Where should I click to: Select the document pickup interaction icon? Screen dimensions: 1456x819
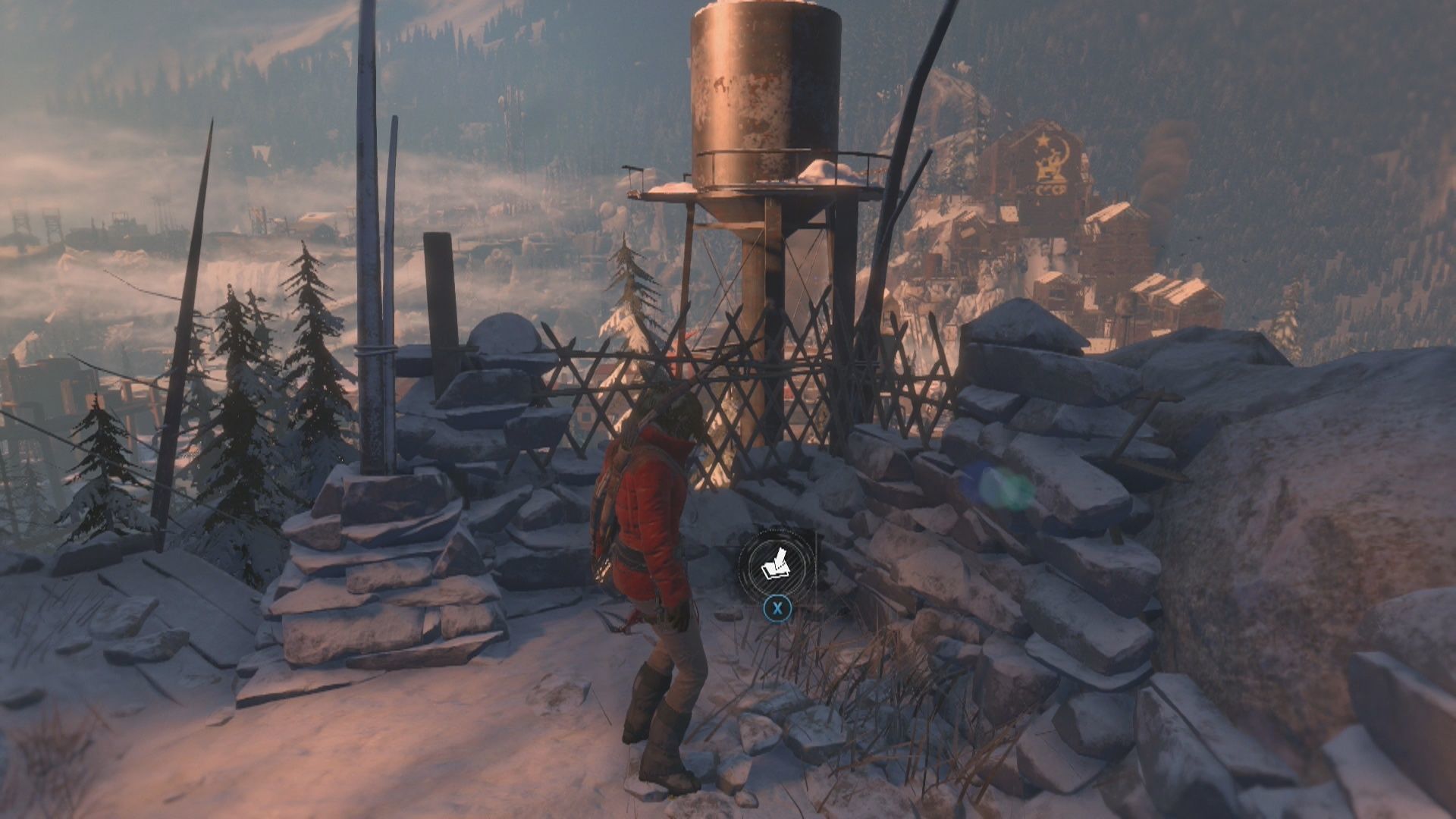(x=777, y=563)
